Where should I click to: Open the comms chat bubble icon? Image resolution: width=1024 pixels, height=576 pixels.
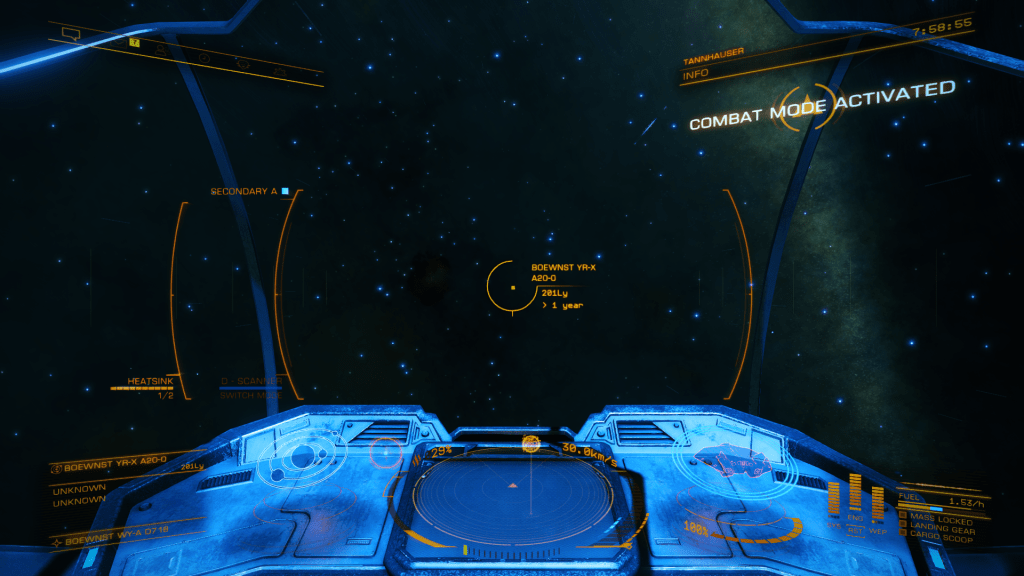[70, 33]
